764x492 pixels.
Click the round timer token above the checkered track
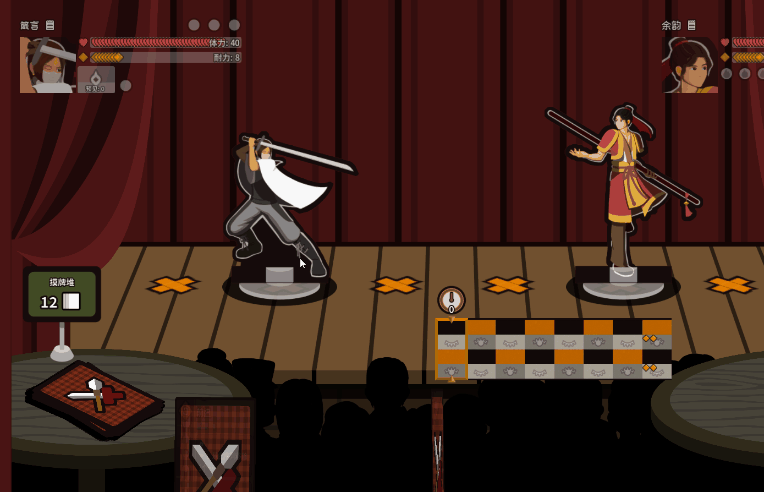click(x=451, y=300)
